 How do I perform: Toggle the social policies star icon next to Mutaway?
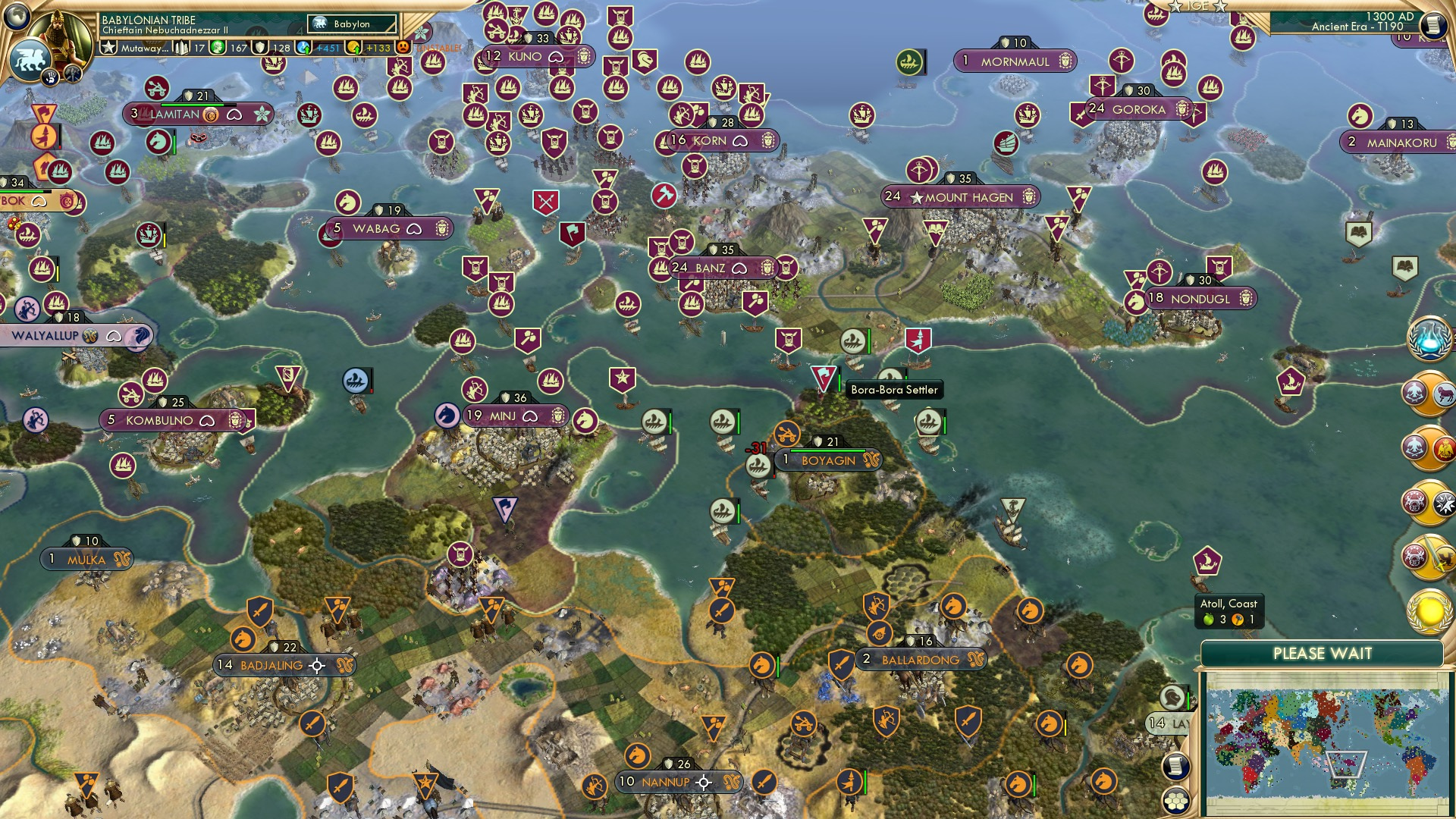(108, 46)
